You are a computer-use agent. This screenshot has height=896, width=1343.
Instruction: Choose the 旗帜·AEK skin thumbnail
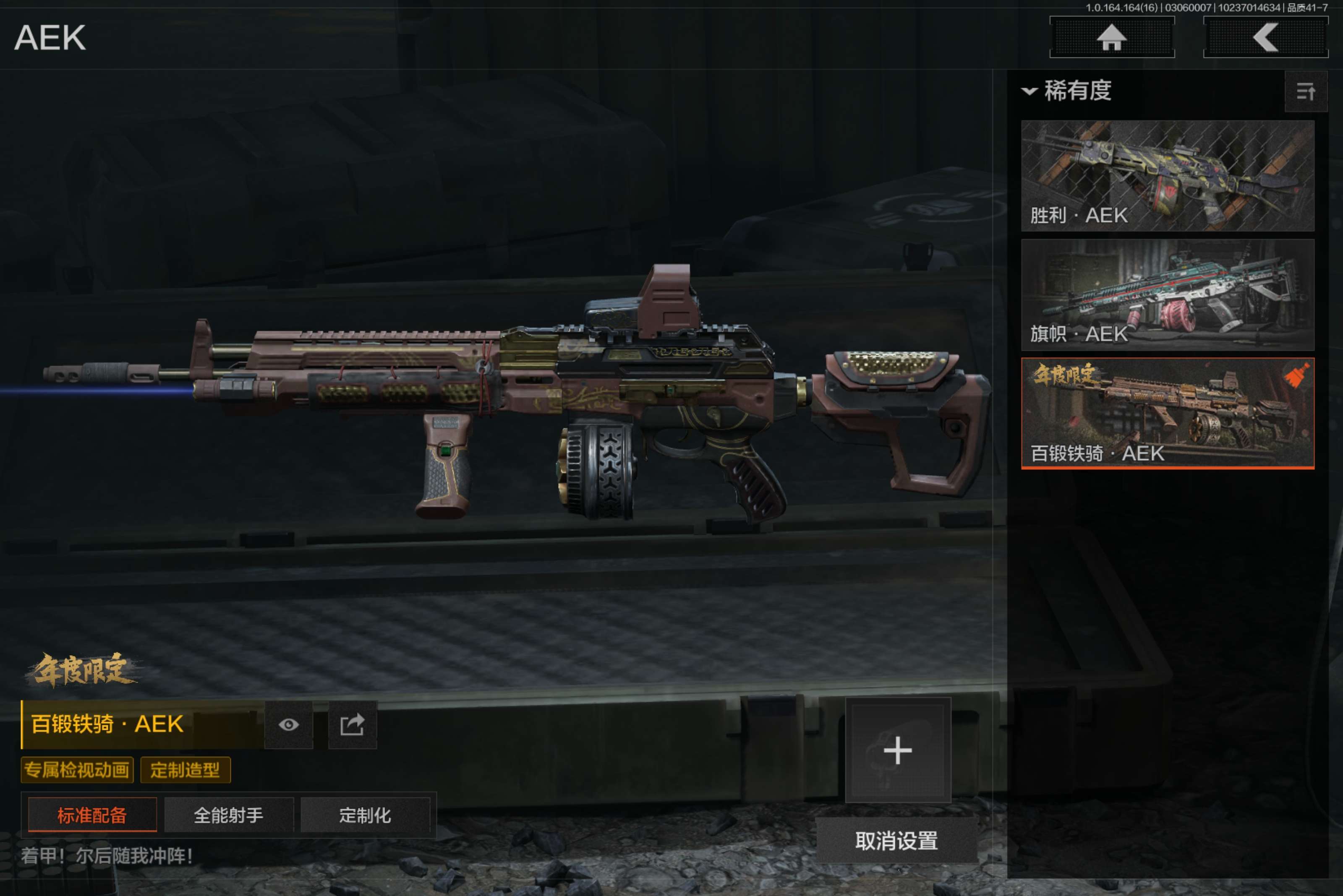point(1167,294)
